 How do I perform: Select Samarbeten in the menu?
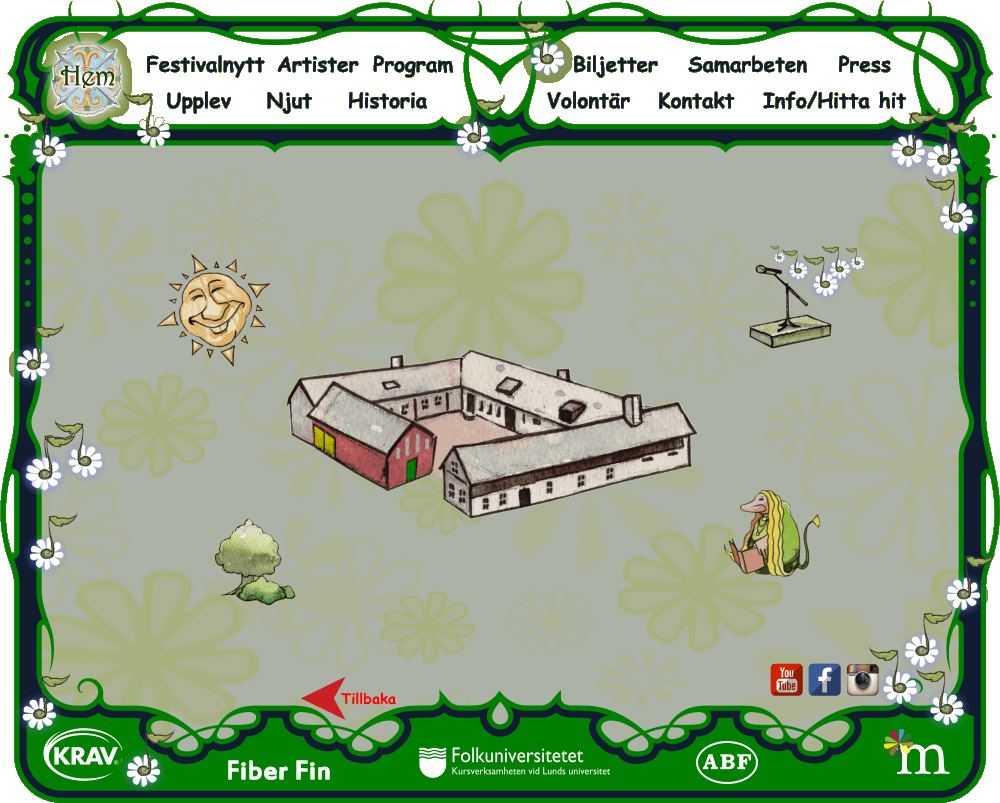point(747,66)
